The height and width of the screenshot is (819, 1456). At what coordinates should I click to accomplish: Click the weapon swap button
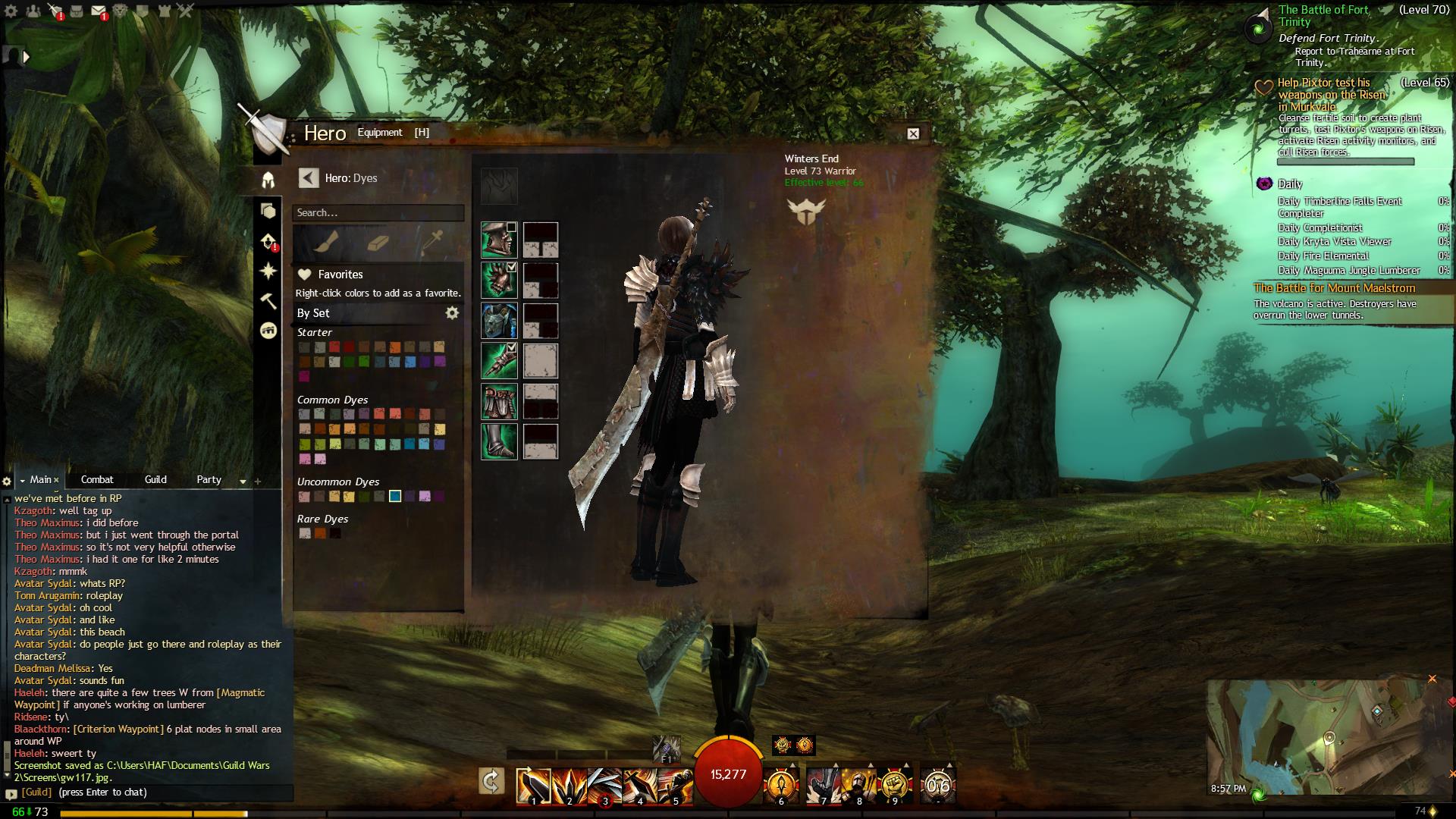coord(491,782)
